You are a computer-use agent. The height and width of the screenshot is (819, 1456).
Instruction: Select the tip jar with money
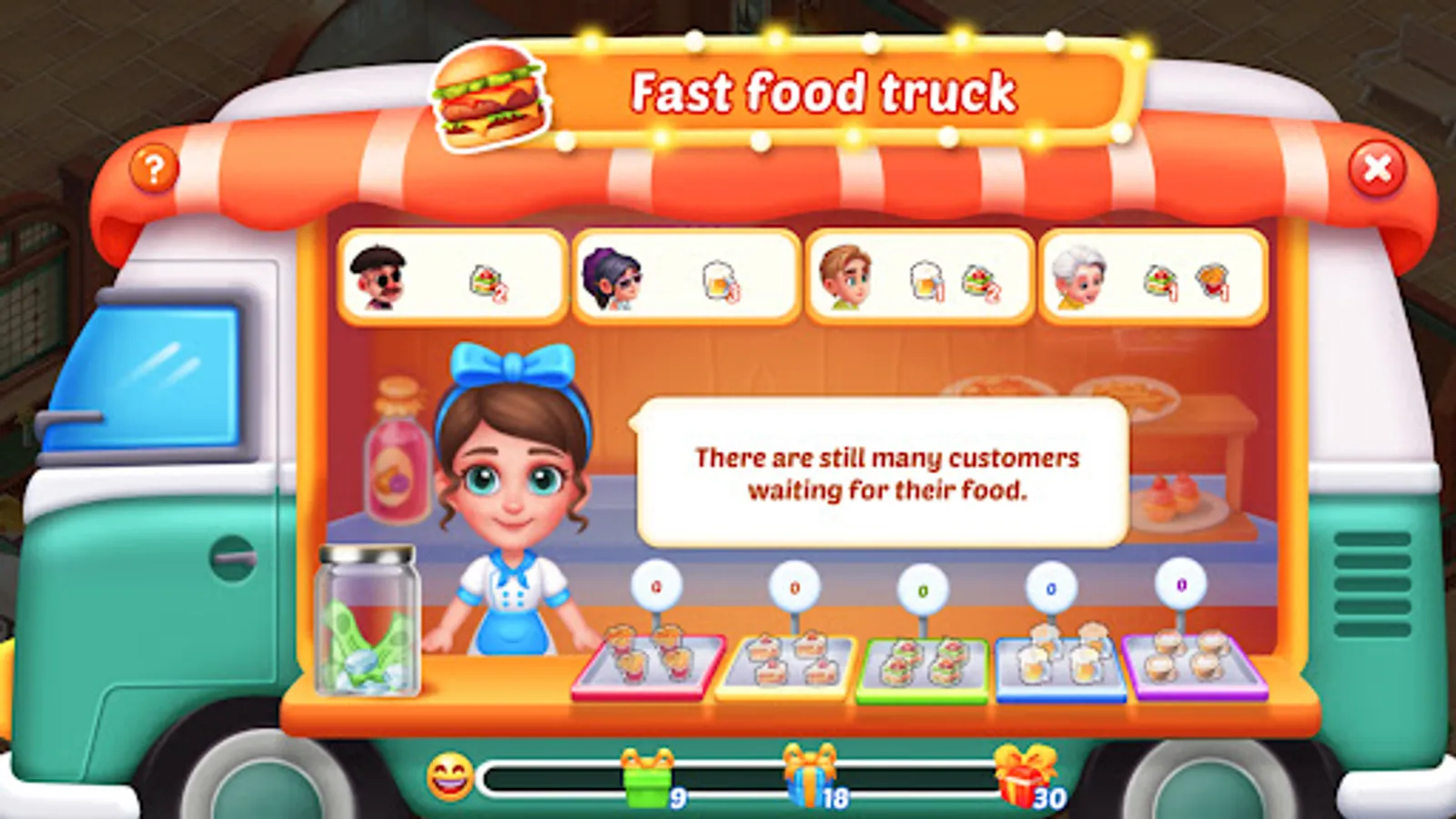click(x=368, y=619)
